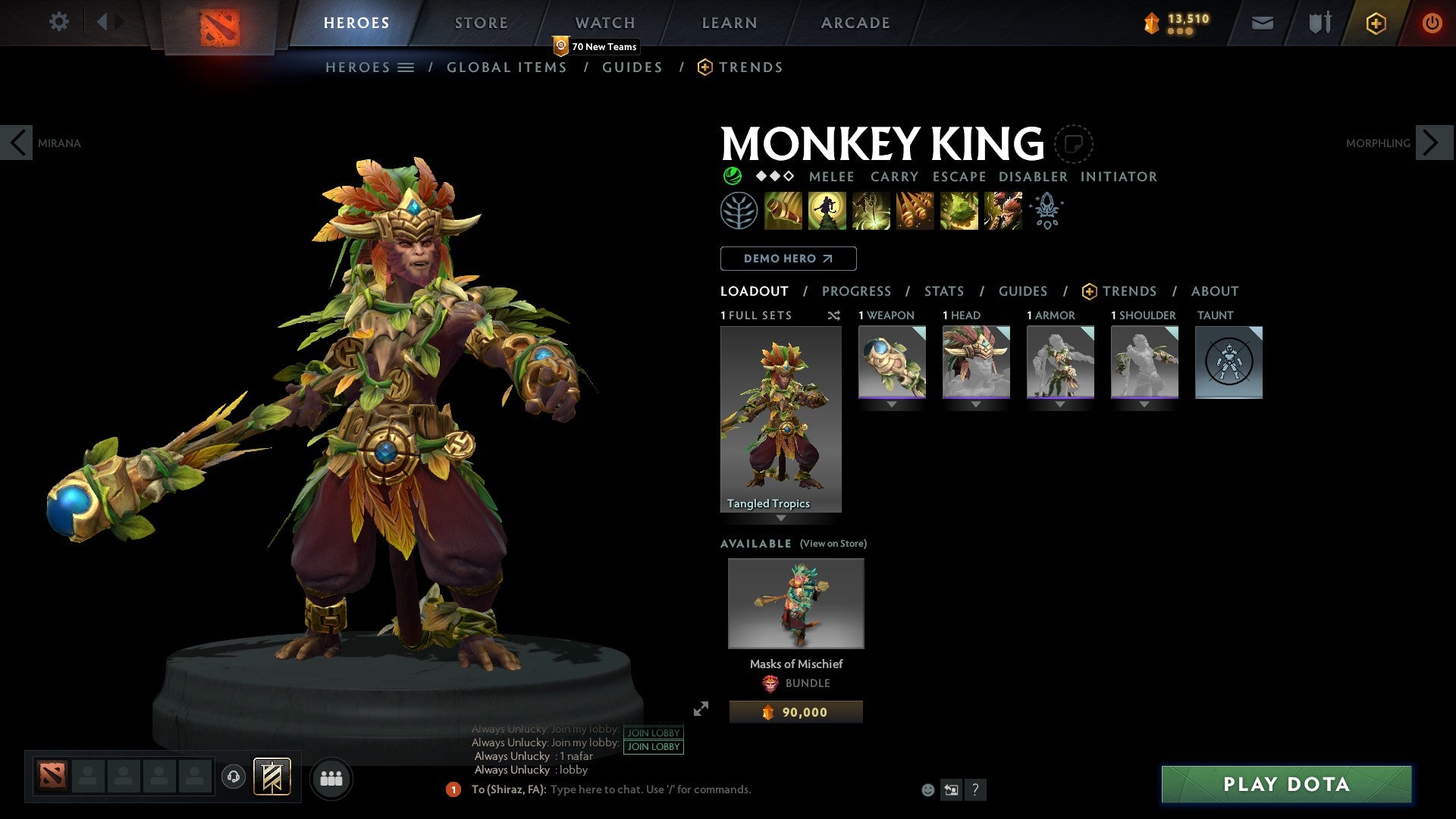Open the emoticon picker beside chat
The width and height of the screenshot is (1456, 819).
click(x=927, y=789)
